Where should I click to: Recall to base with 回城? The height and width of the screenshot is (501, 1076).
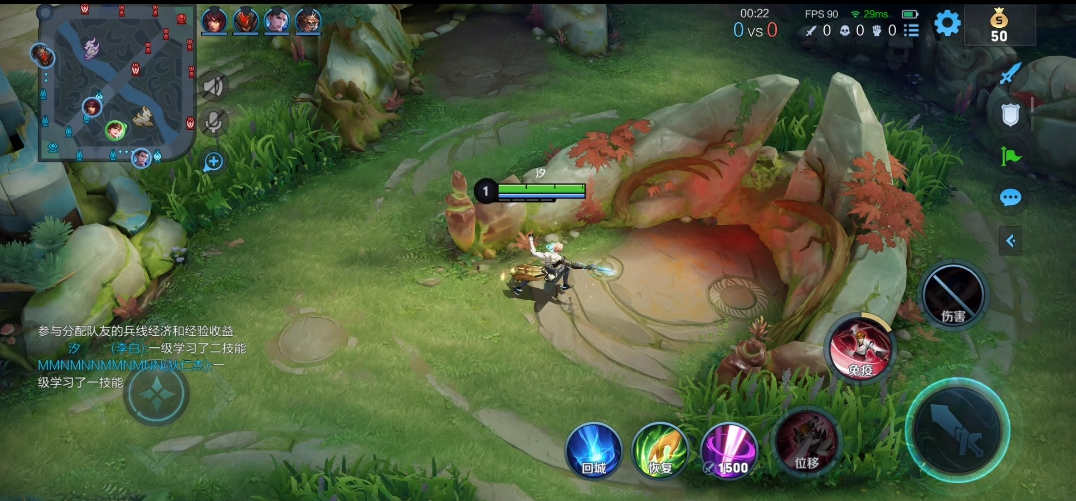[593, 449]
